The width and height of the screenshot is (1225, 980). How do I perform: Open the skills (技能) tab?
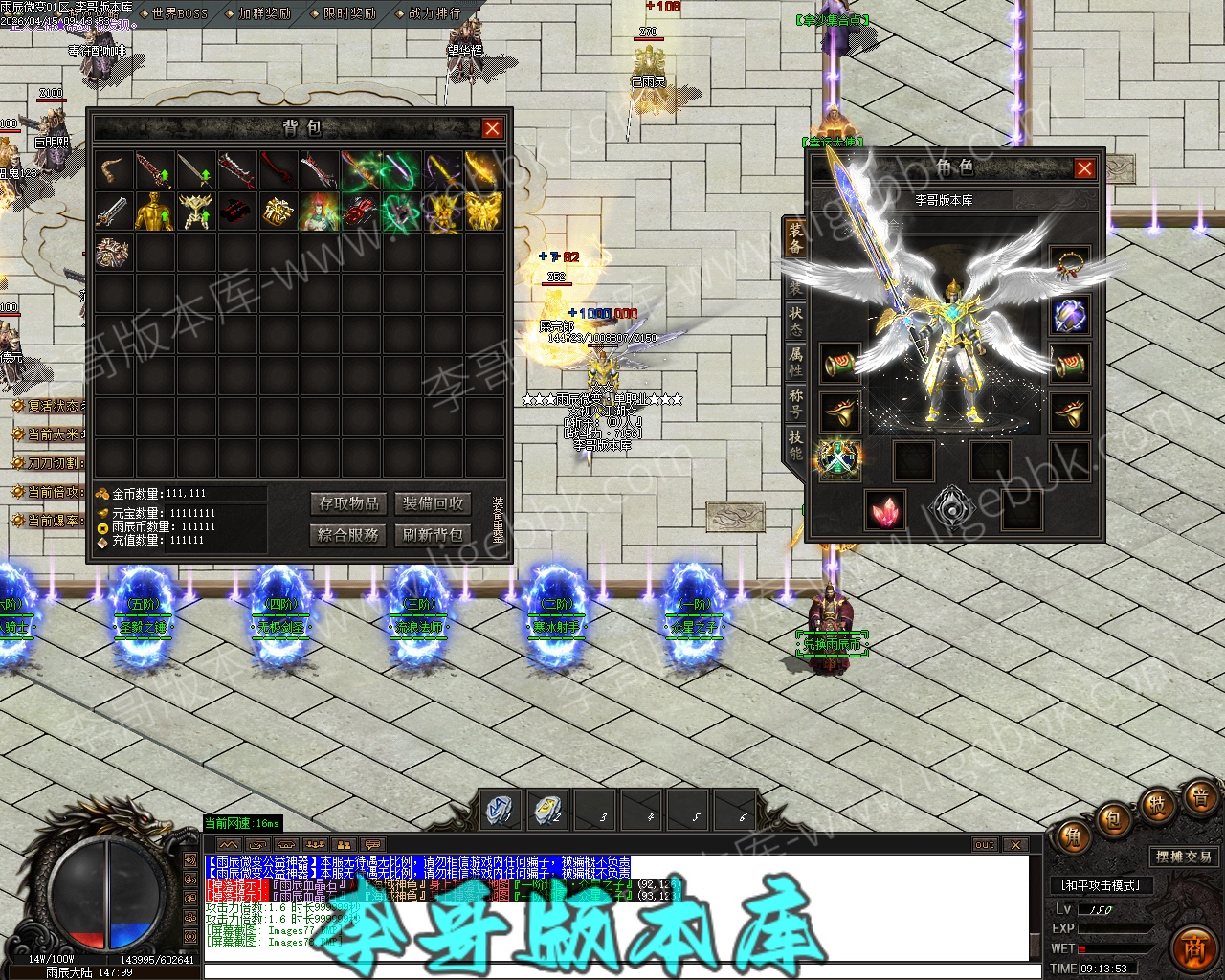[x=795, y=443]
